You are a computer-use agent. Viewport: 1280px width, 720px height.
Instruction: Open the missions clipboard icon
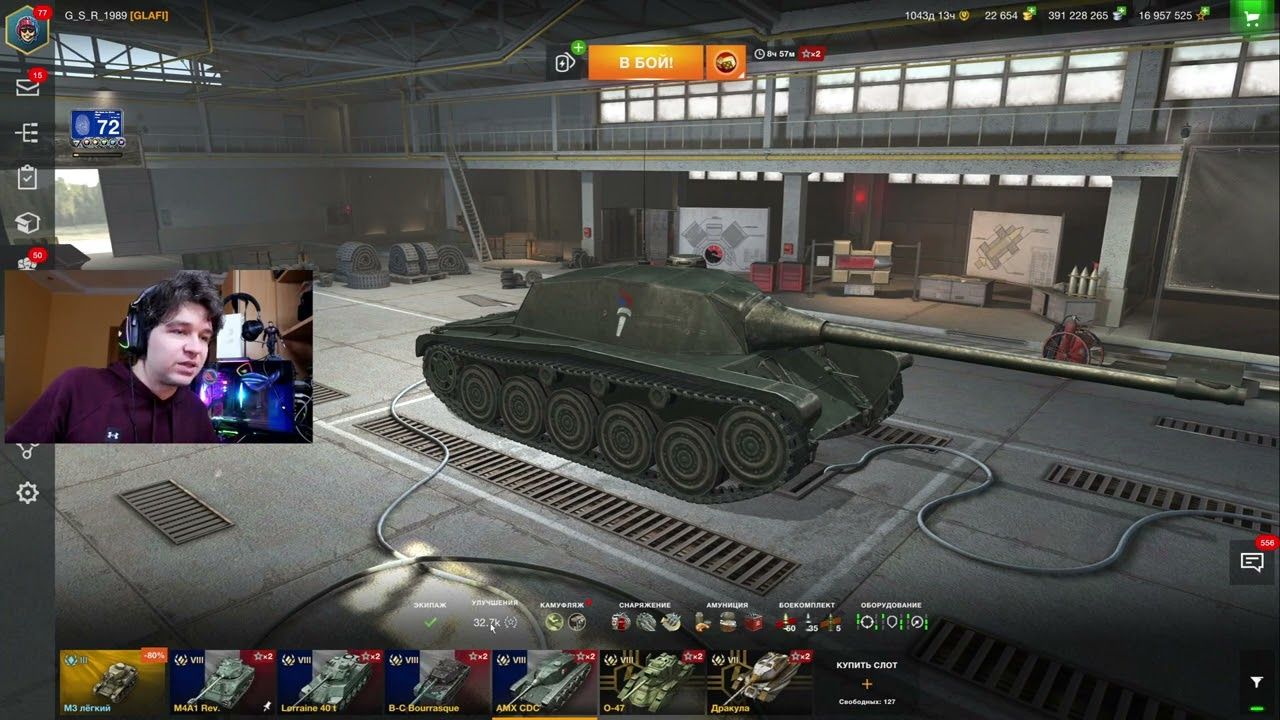pyautogui.click(x=27, y=178)
